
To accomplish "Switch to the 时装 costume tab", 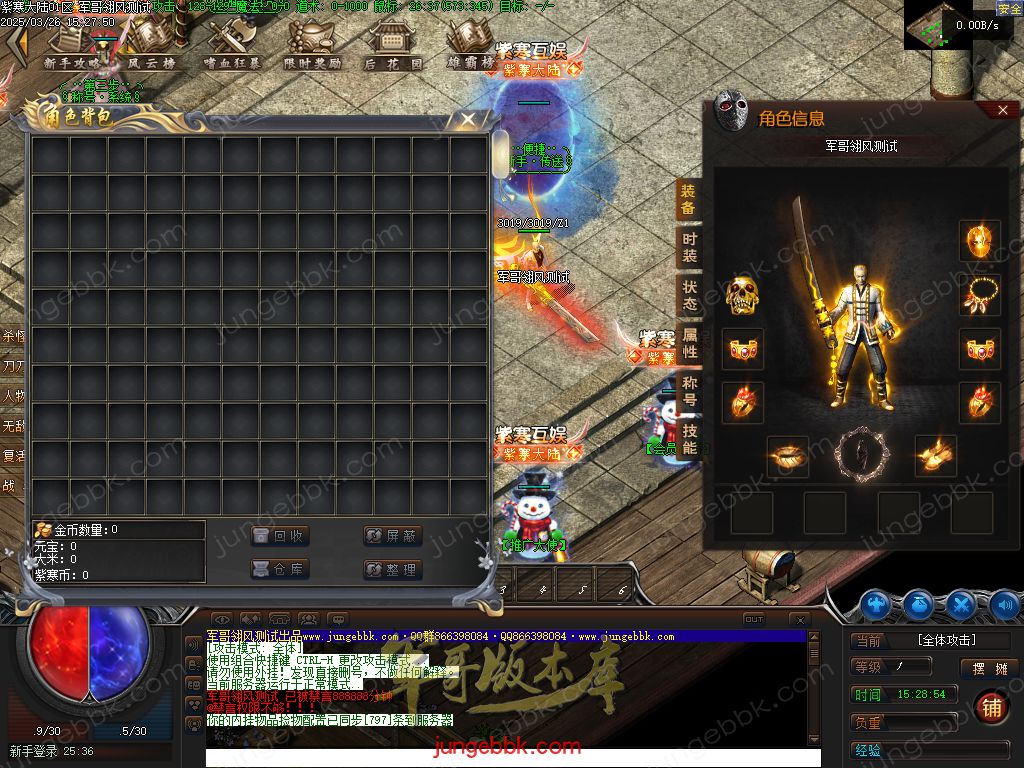I will [689, 247].
